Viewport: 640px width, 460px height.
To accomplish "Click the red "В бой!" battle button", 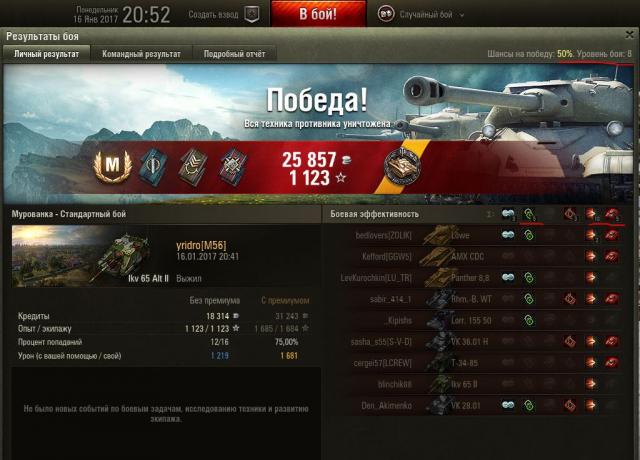I will [x=317, y=14].
